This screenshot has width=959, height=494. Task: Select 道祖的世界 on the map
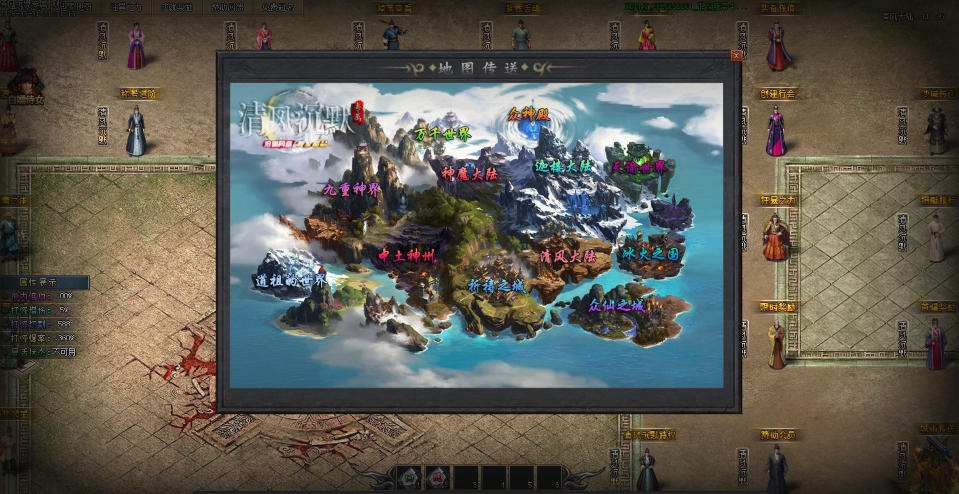291,281
